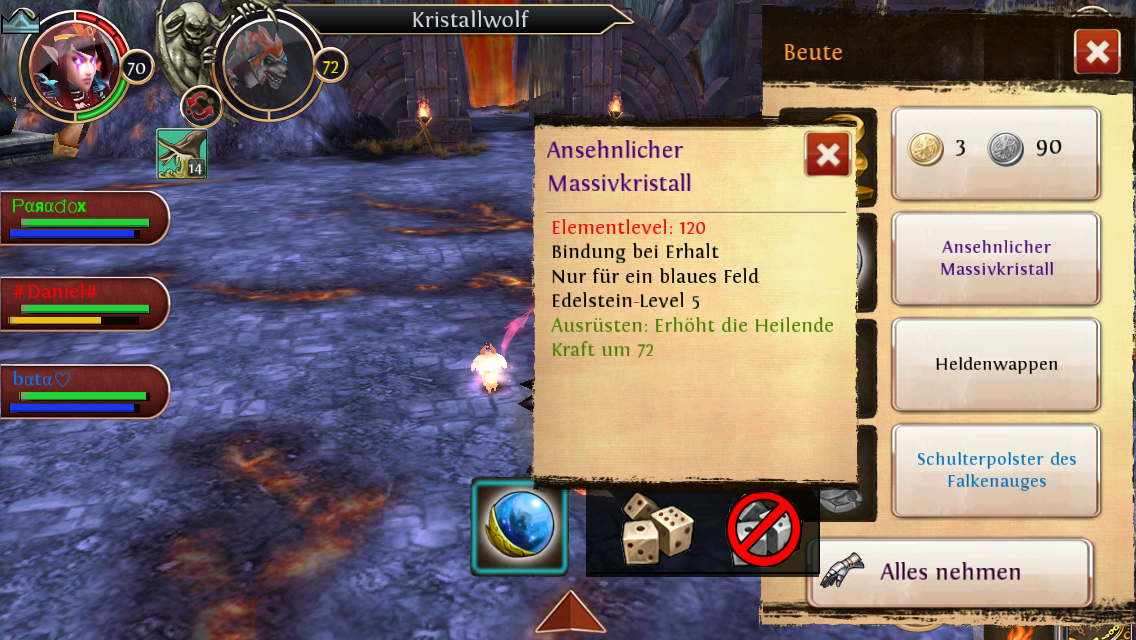
Task: Select Ansehnlicher Massivkristall in loot list
Action: coord(995,258)
